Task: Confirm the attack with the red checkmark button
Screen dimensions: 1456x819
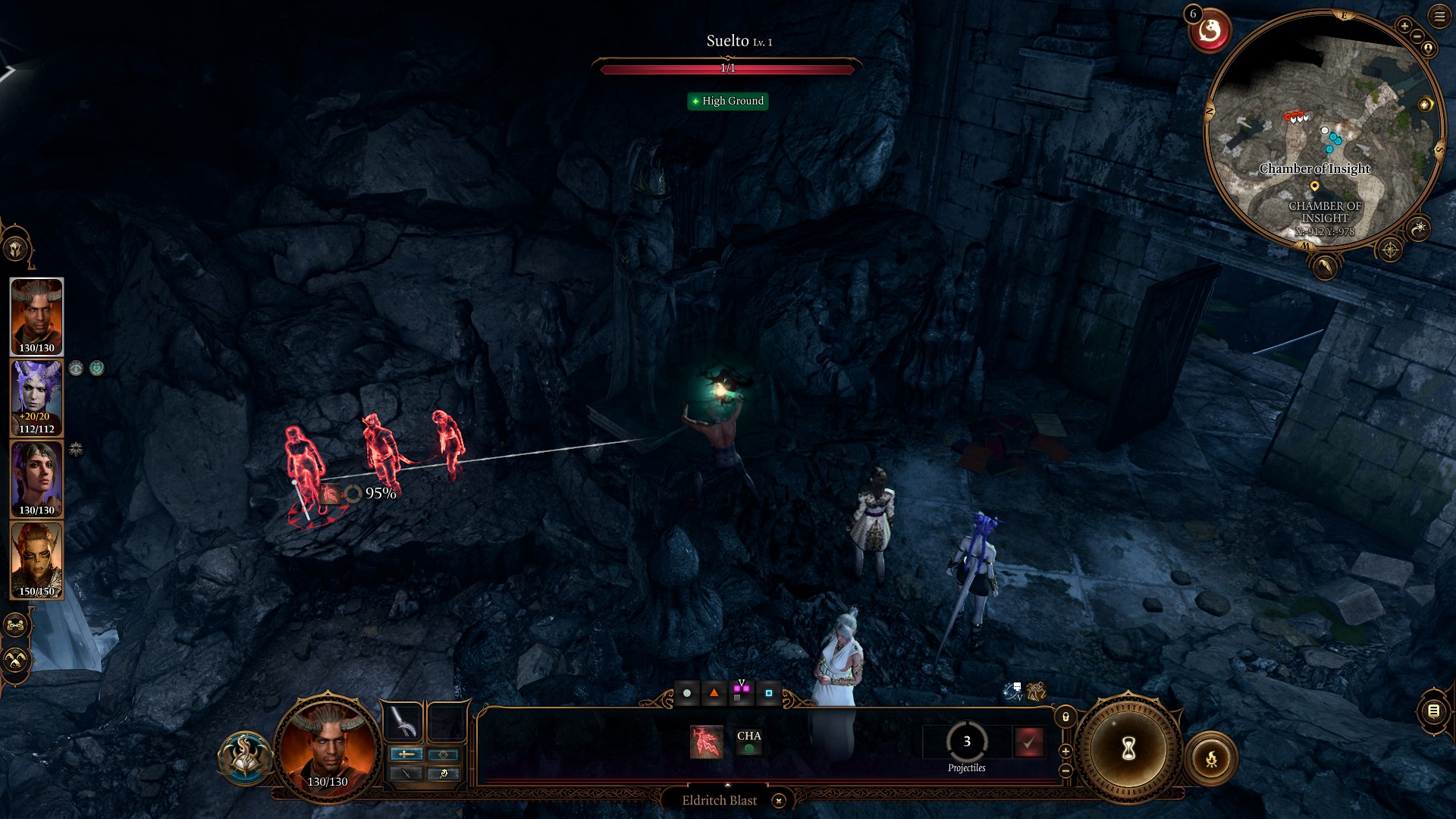Action: coord(1031,743)
